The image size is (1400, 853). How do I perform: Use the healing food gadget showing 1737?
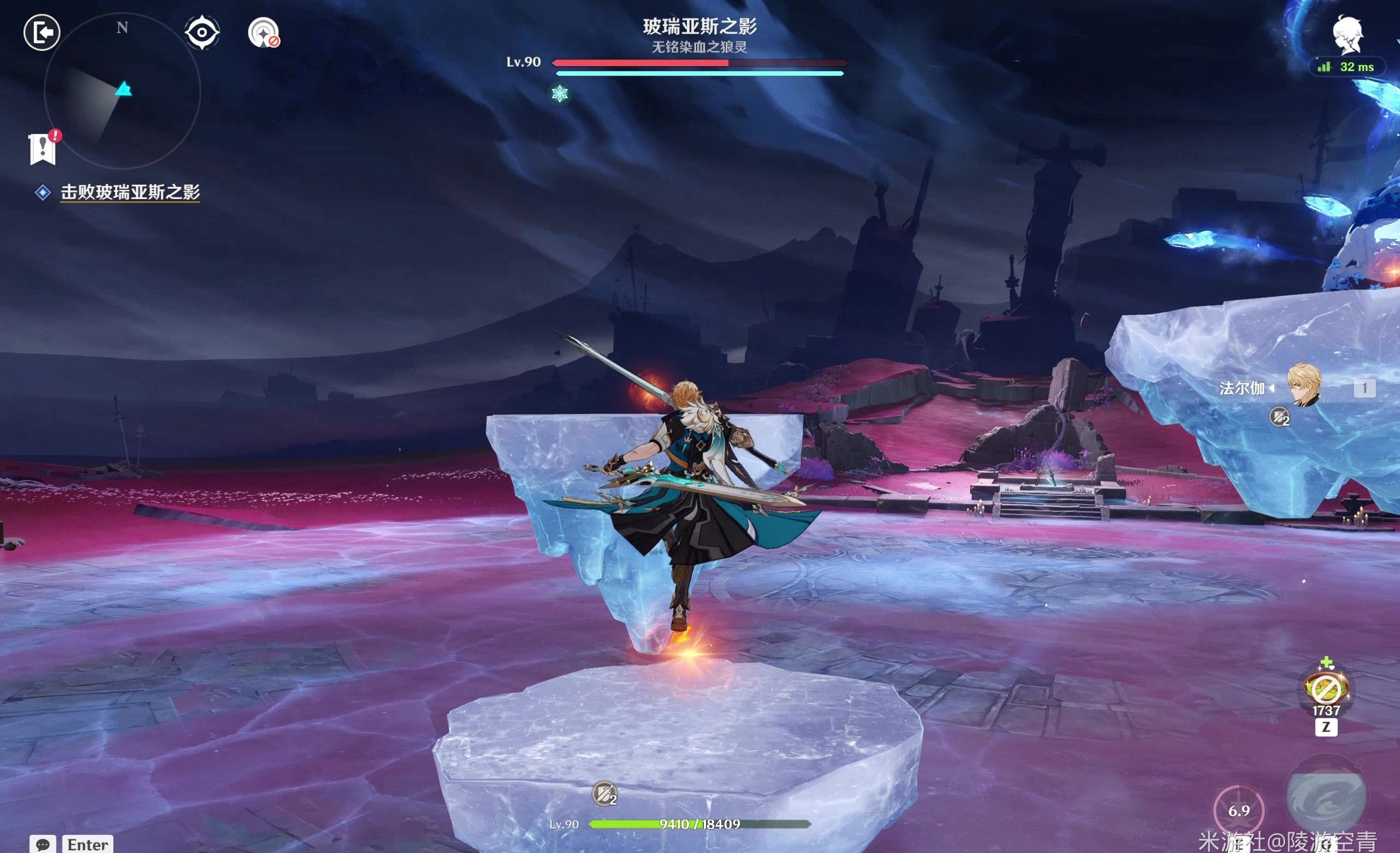pyautogui.click(x=1326, y=689)
